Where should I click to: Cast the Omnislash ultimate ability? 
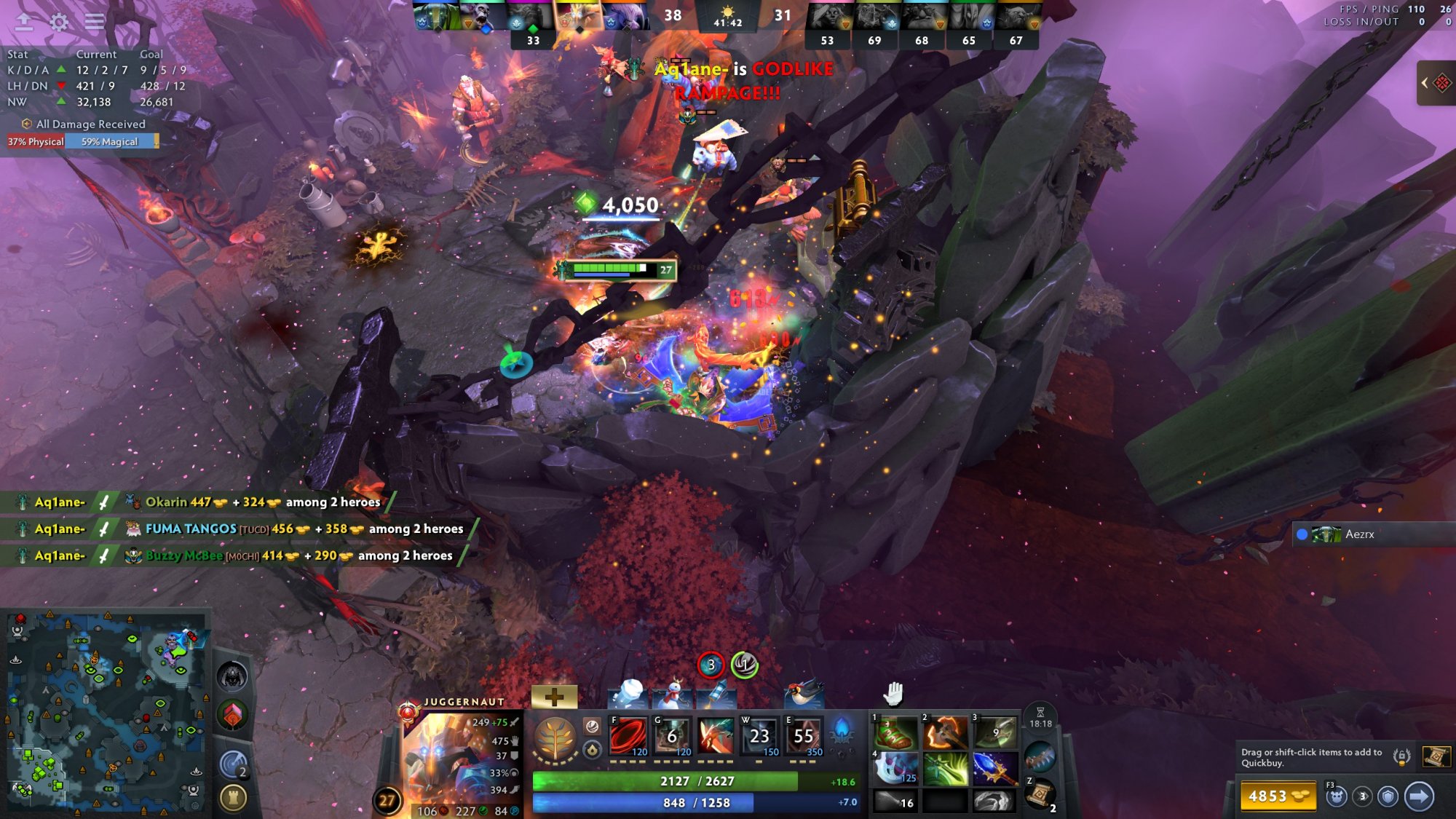pos(803,736)
